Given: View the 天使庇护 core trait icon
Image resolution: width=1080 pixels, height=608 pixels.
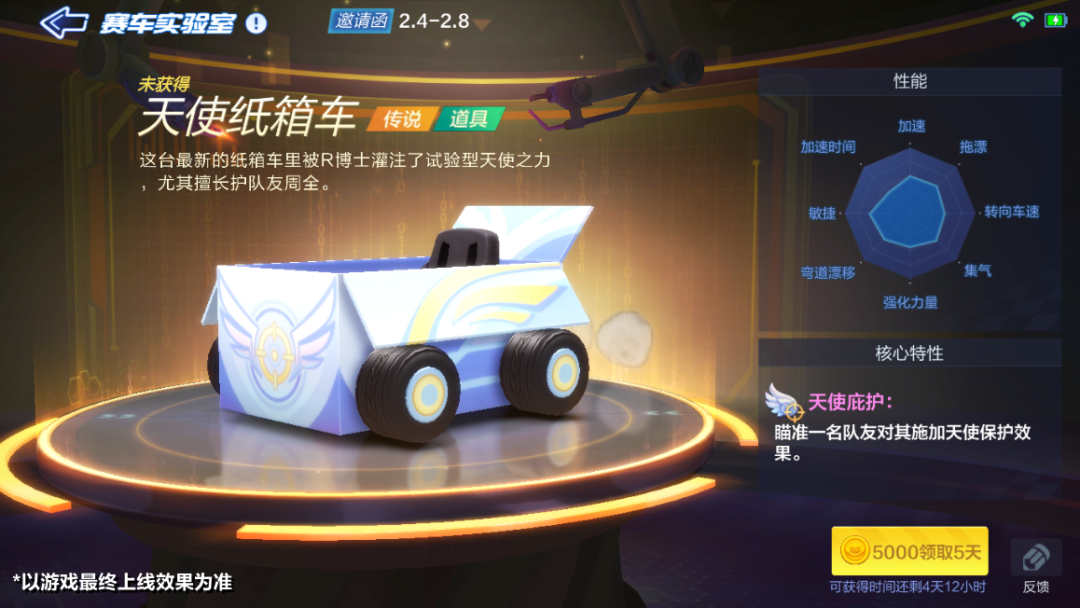Looking at the screenshot, I should coord(785,402).
